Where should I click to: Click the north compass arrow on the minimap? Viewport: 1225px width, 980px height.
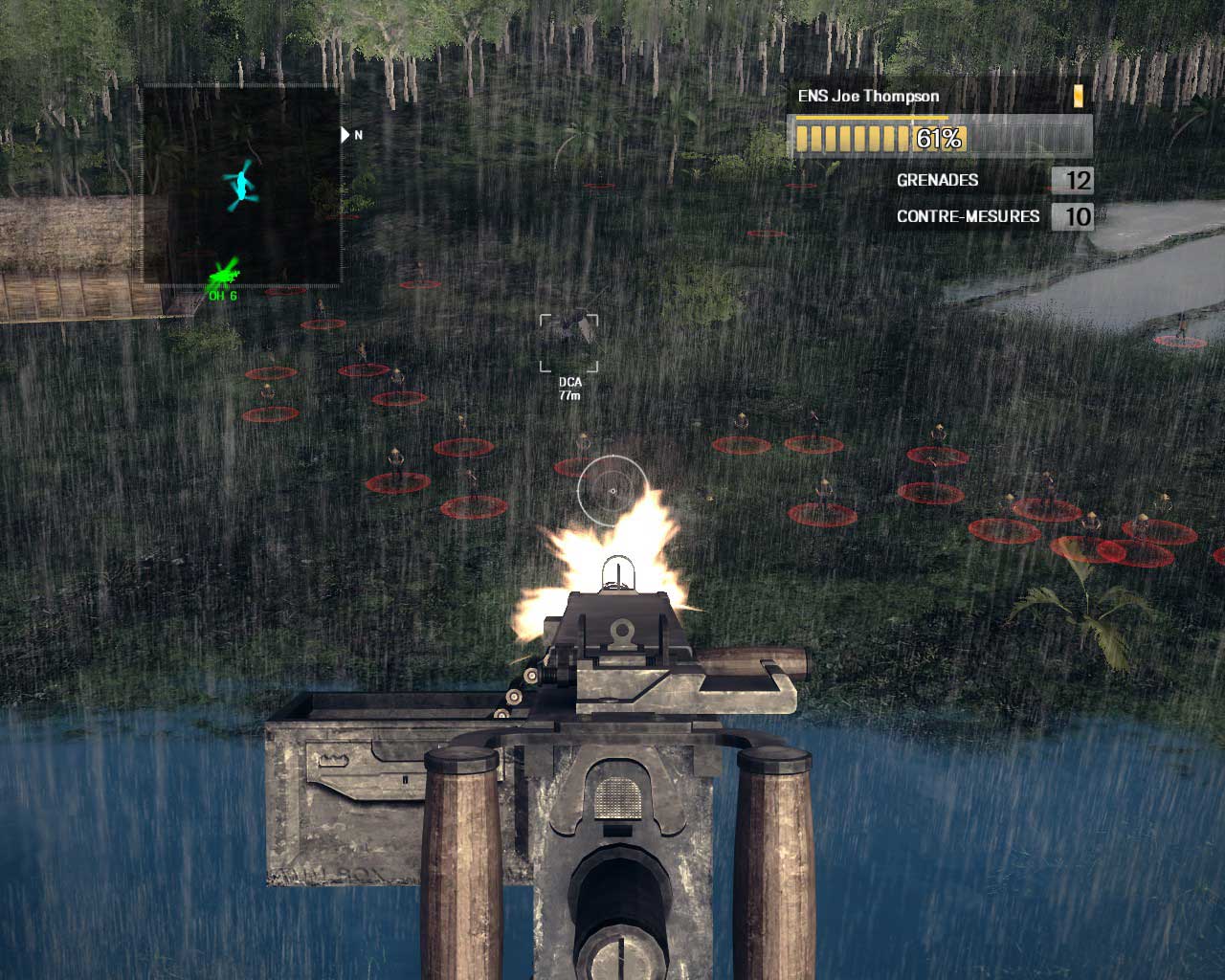pyautogui.click(x=345, y=135)
